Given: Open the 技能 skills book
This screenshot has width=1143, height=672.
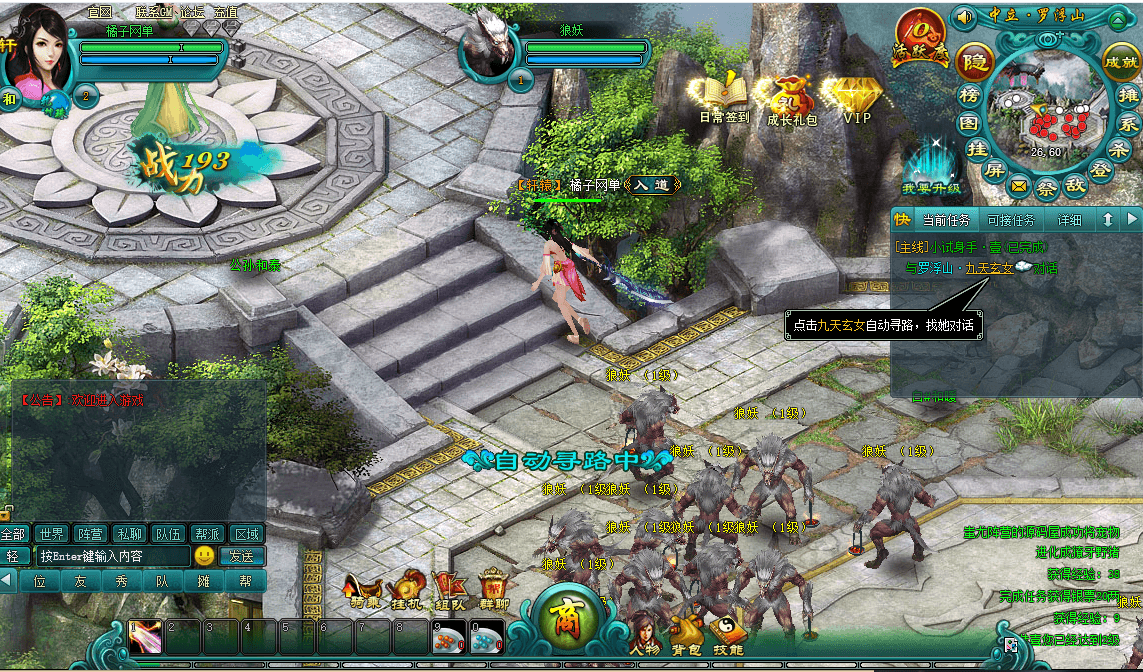Looking at the screenshot, I should [727, 634].
